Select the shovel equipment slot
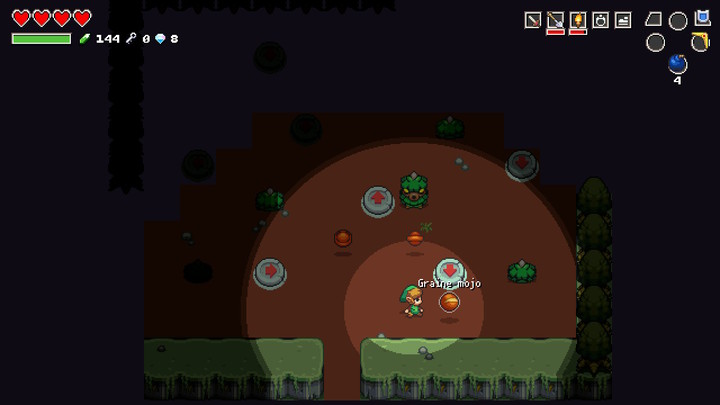This screenshot has height=405, width=720. tap(555, 20)
